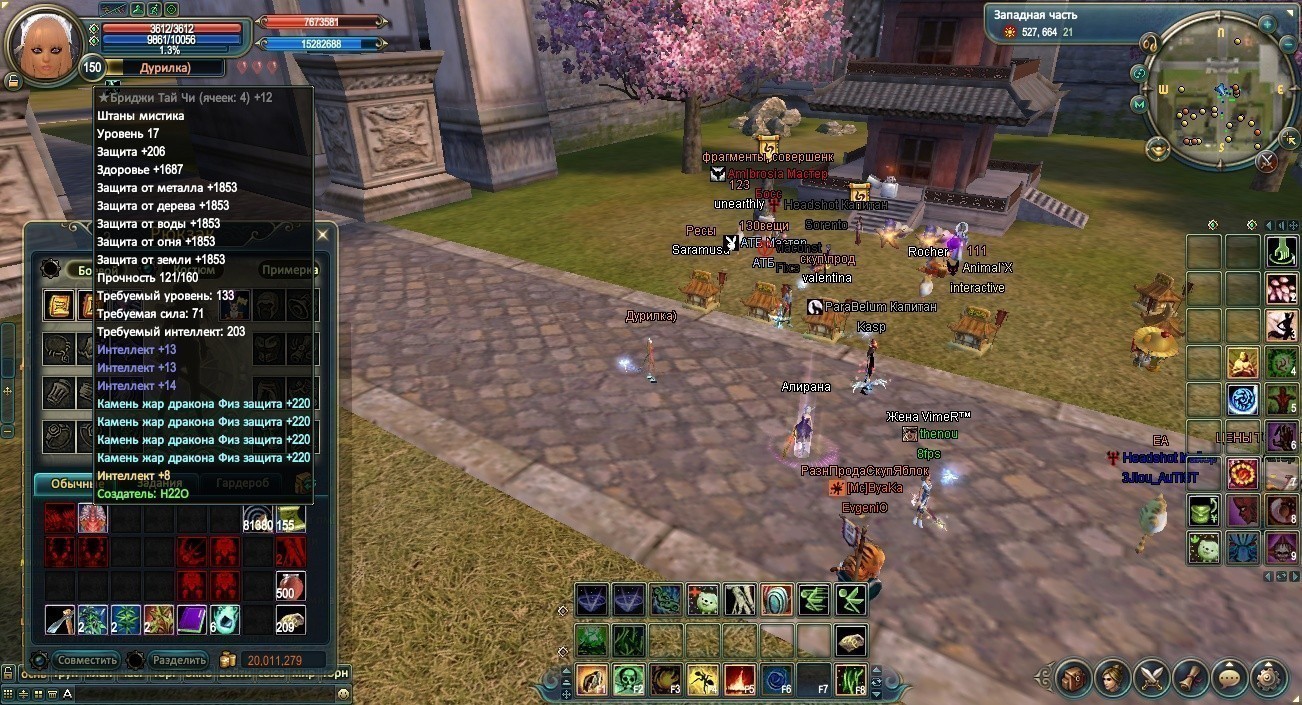Image resolution: width=1302 pixels, height=705 pixels.
Task: Zoom in the minimap with plus button
Action: pyautogui.click(x=1267, y=23)
